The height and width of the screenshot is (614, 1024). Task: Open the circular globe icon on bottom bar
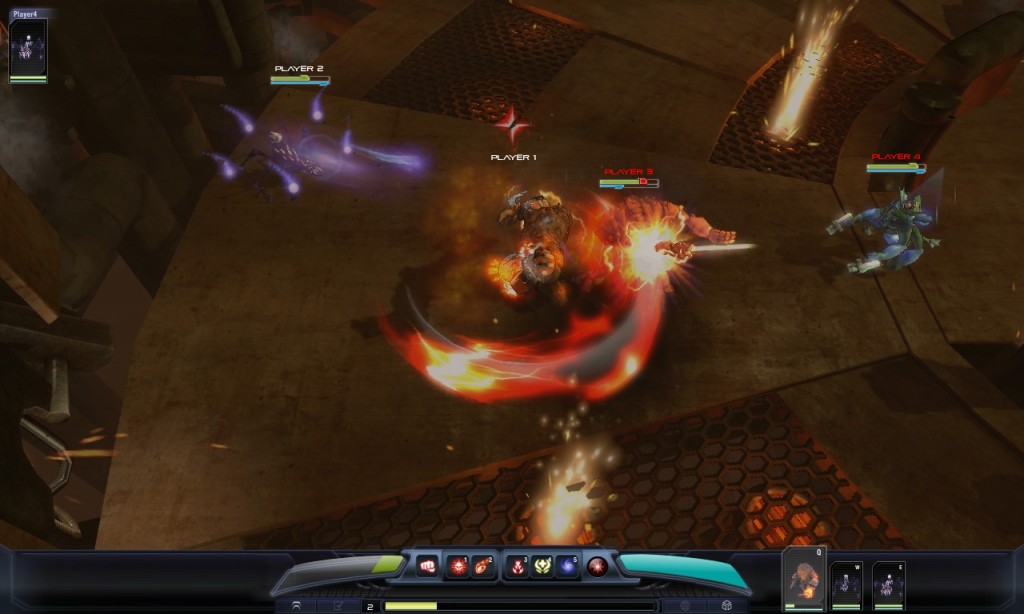[685, 606]
